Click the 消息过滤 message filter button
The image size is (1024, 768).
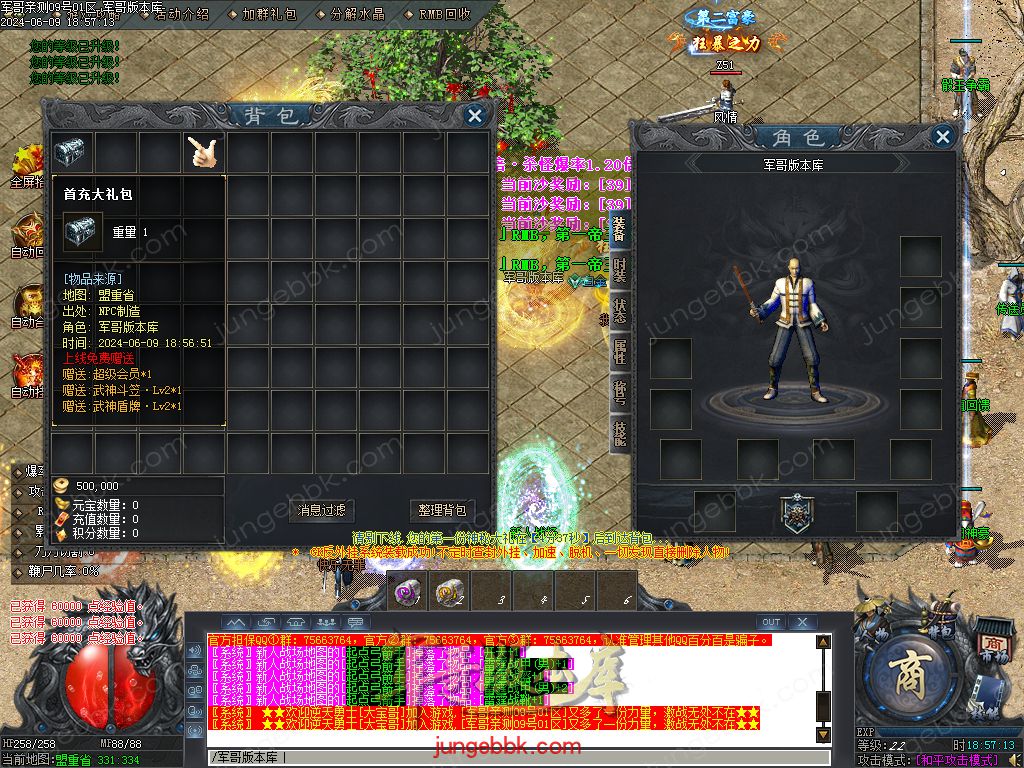[x=322, y=510]
